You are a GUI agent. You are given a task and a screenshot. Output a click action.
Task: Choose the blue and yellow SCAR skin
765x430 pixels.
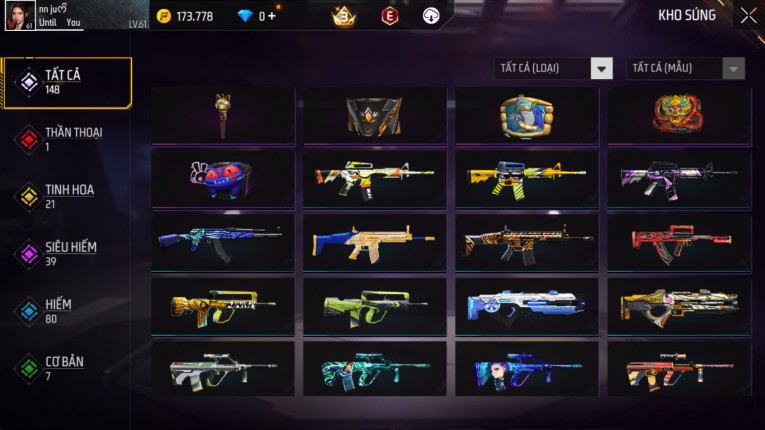point(375,242)
